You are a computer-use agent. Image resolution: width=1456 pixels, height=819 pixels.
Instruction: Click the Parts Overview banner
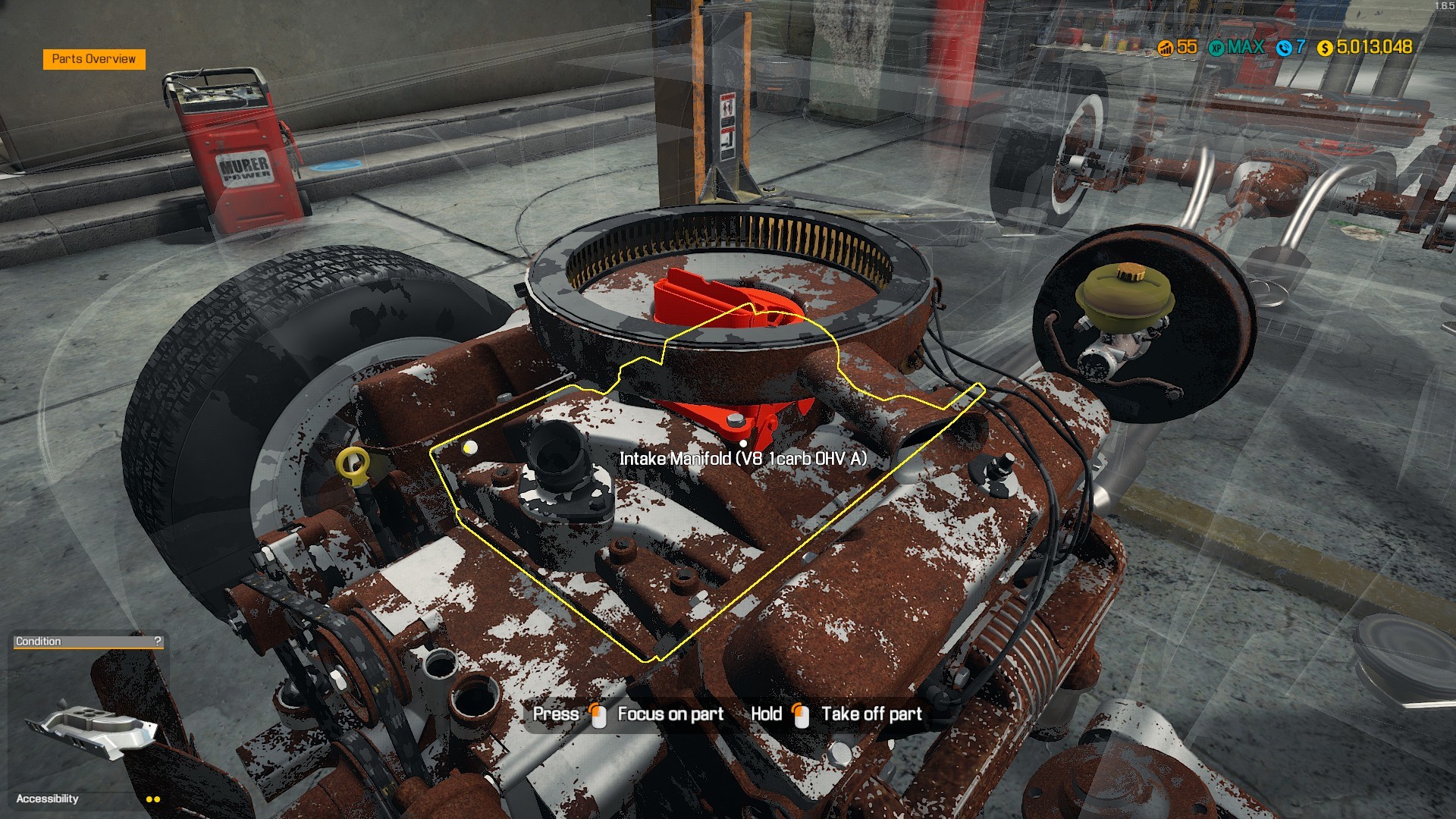click(93, 58)
